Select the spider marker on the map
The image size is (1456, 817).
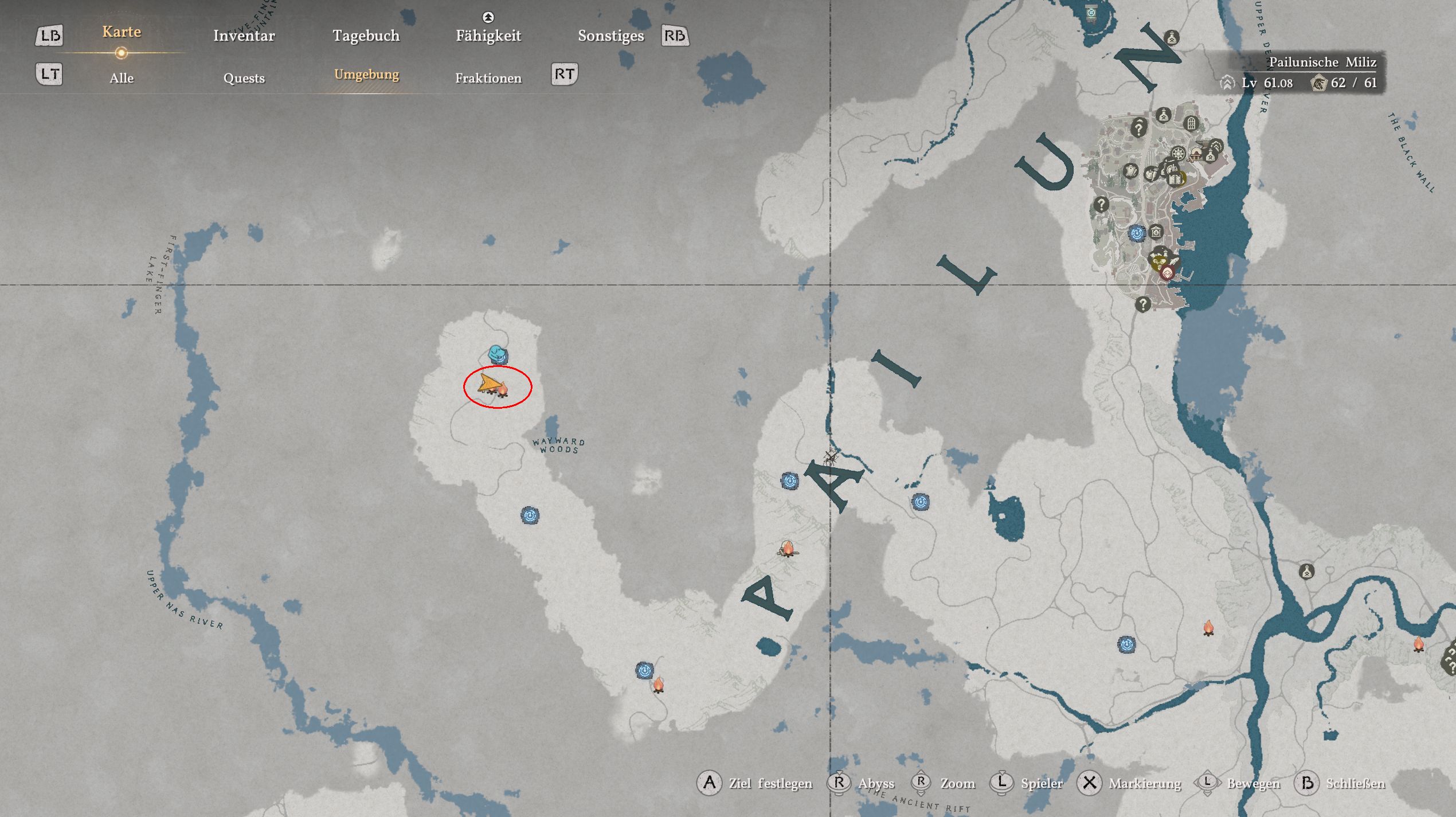point(830,457)
